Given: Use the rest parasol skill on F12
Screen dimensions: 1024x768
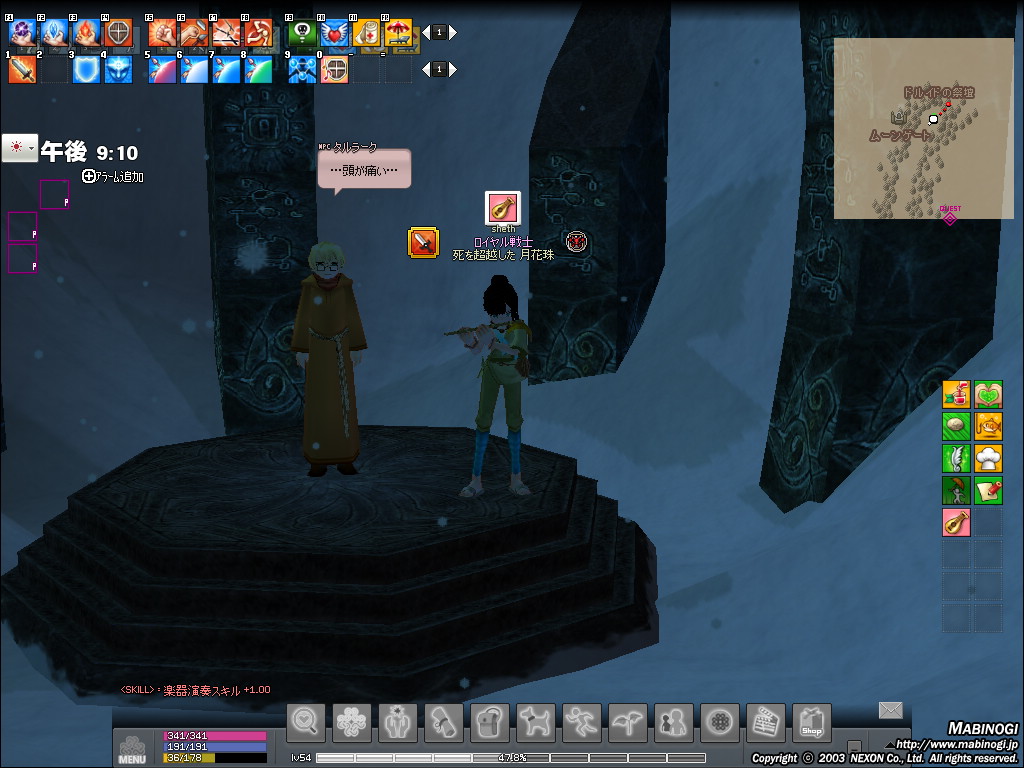Looking at the screenshot, I should click(398, 33).
